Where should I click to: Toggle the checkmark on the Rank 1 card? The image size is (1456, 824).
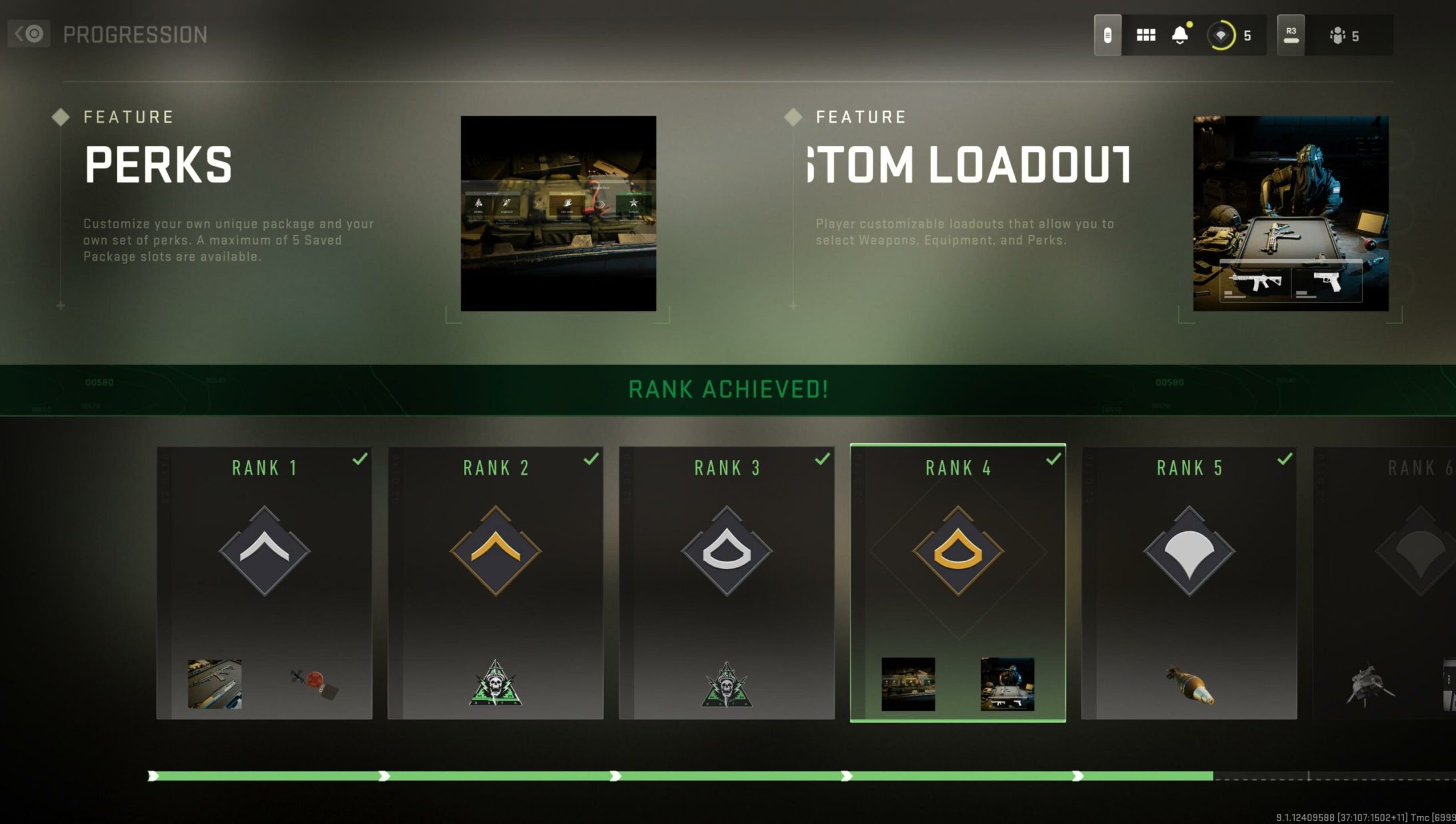361,459
